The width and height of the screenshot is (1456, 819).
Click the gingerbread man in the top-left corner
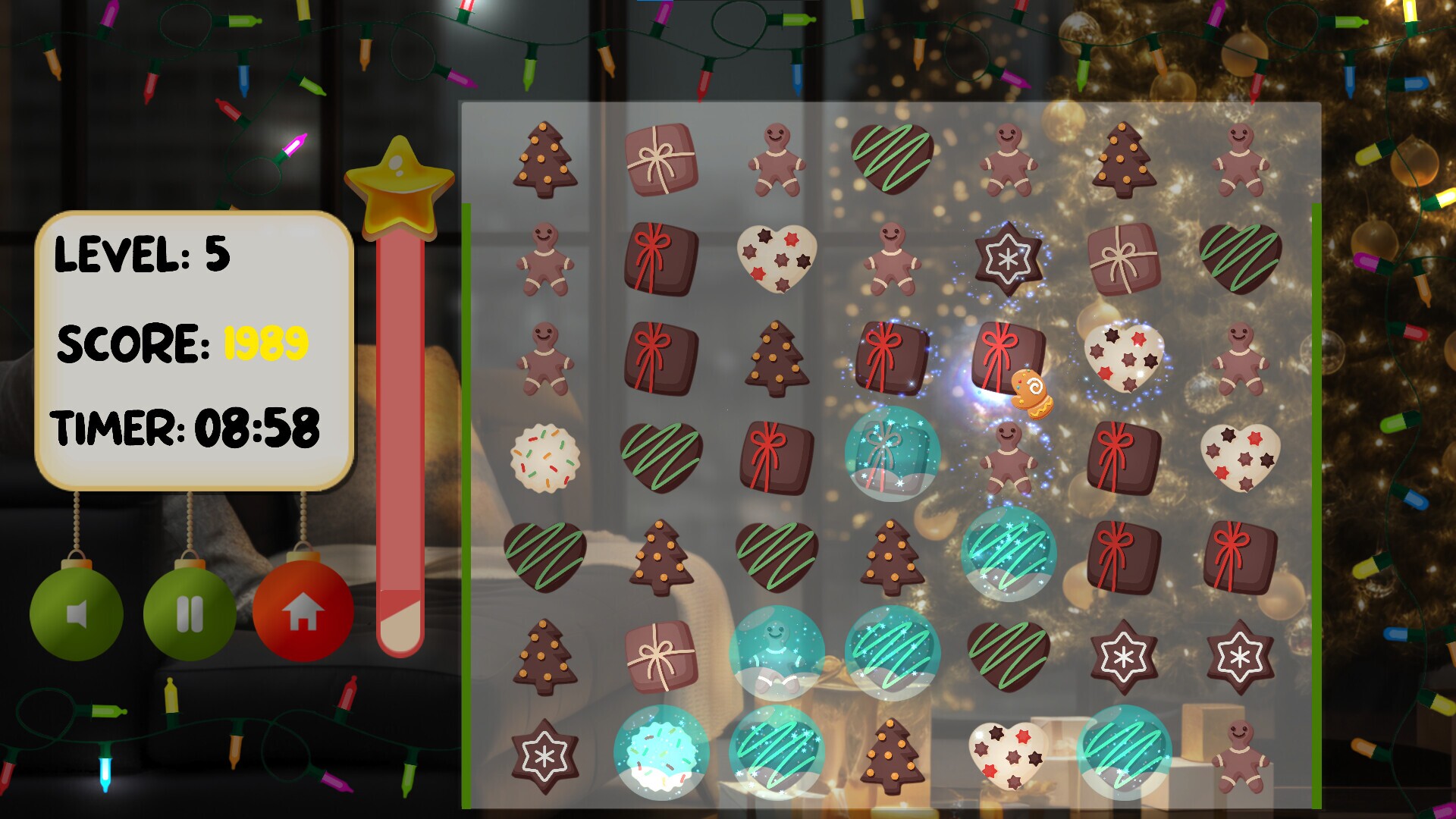pyautogui.click(x=544, y=259)
